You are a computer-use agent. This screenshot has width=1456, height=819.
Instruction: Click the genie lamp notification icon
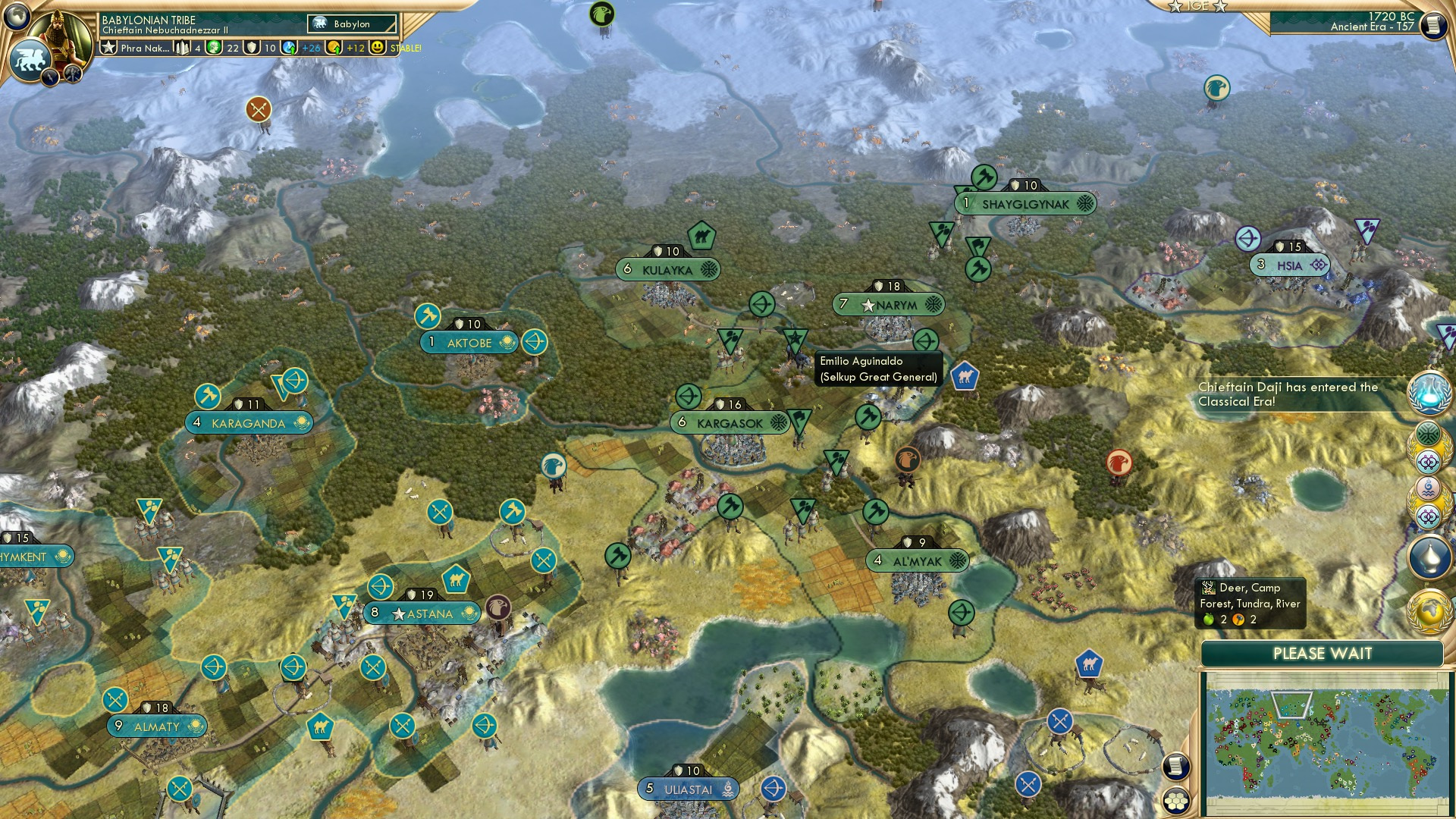click(x=1429, y=554)
